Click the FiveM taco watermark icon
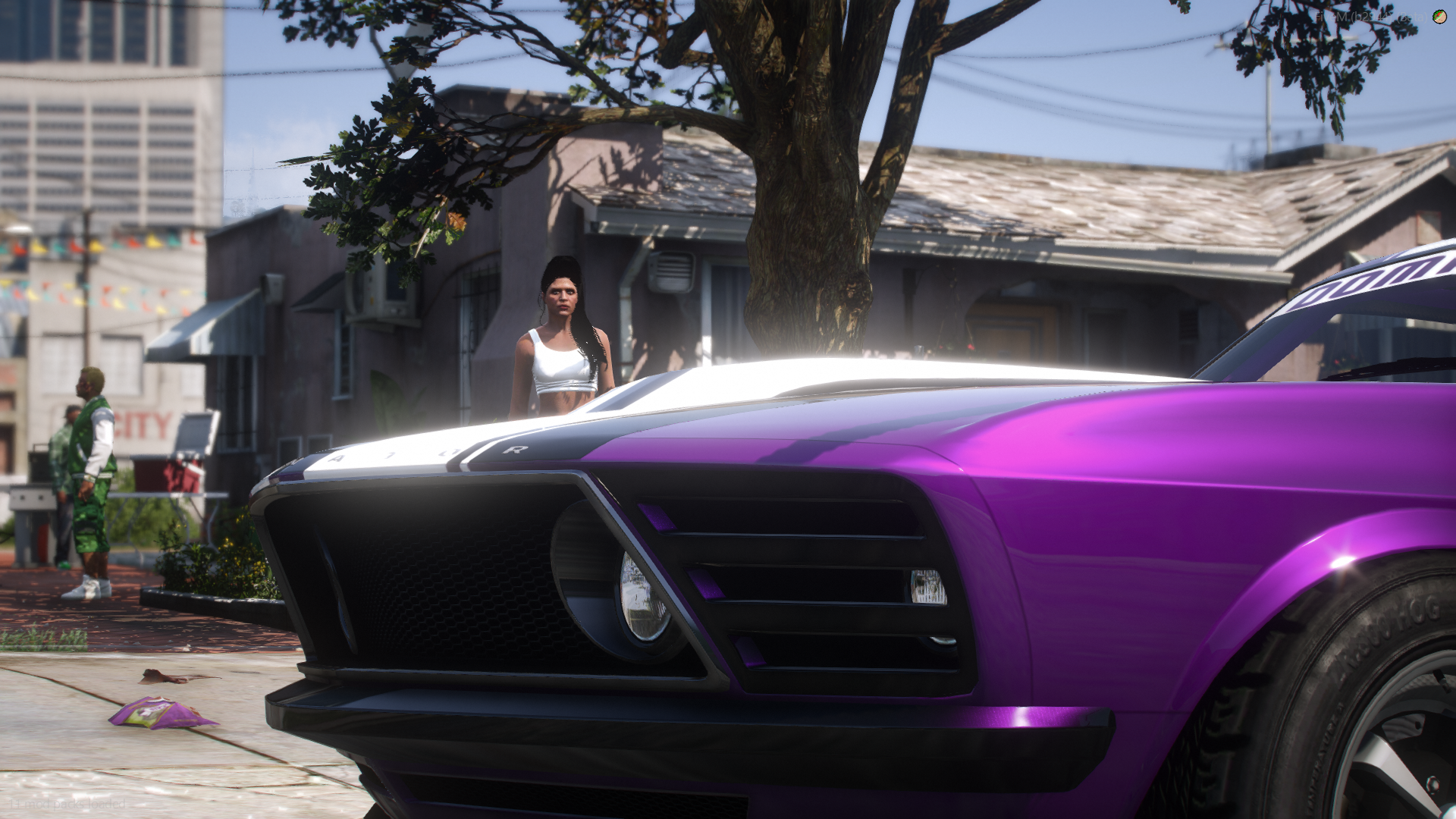 [1439, 17]
